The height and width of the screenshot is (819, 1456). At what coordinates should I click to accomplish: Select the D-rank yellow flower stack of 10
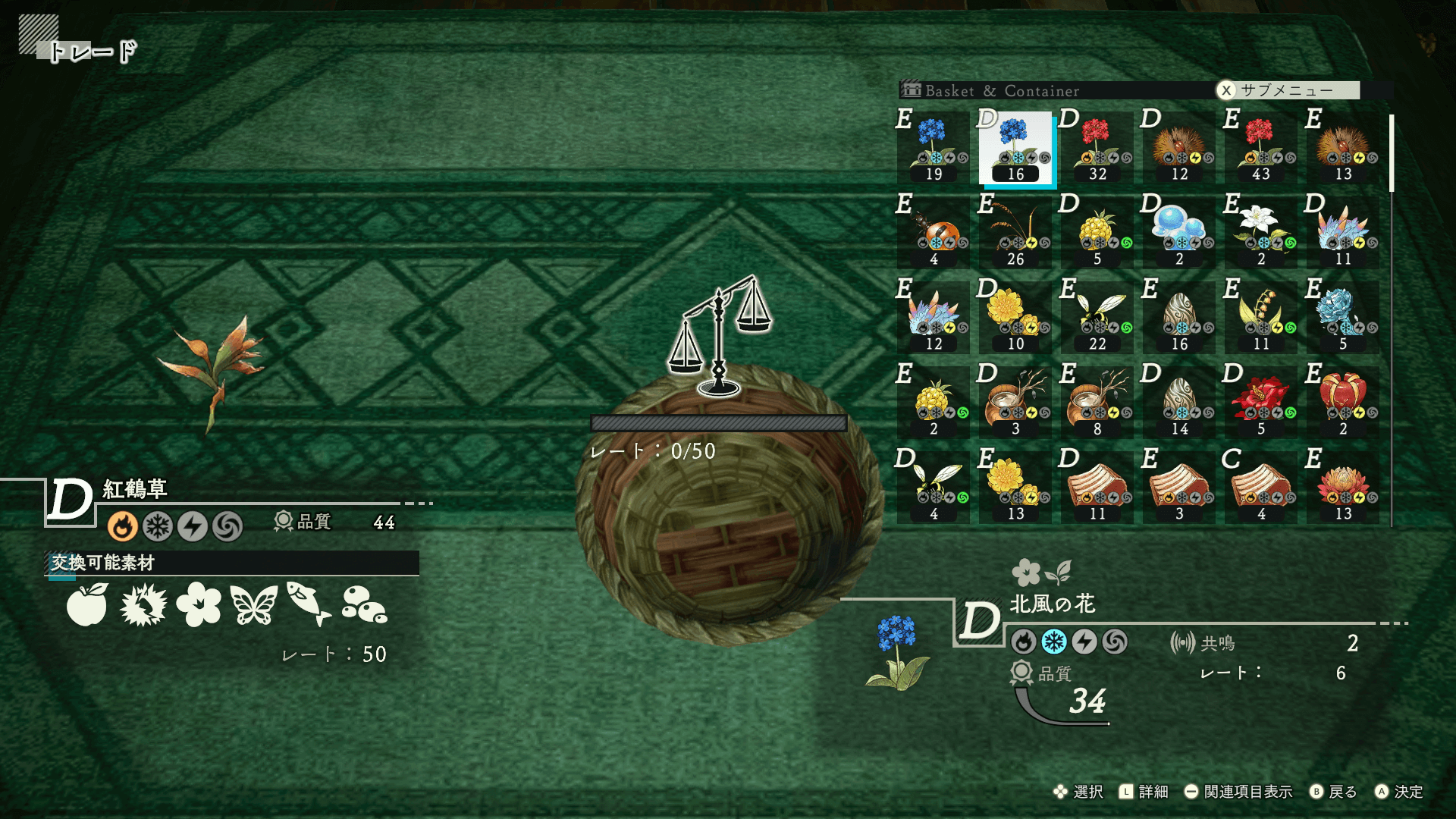[1015, 318]
